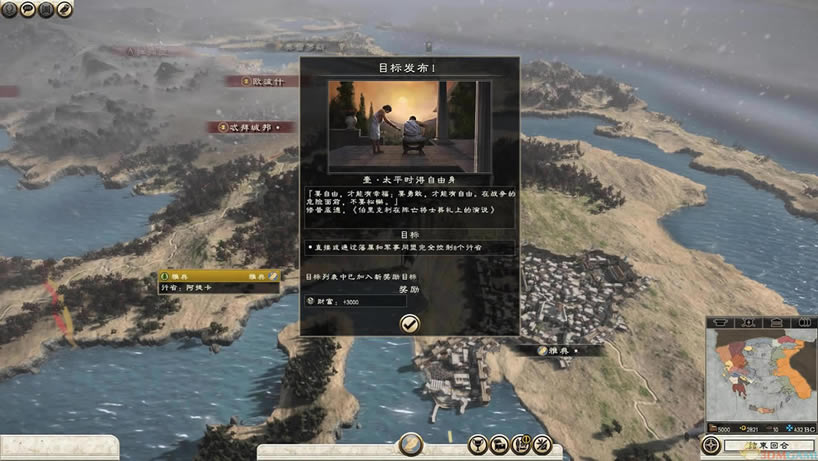The width and height of the screenshot is (818, 461).
Task: Click the round compass button beside End Turn
Action: pos(710,445)
